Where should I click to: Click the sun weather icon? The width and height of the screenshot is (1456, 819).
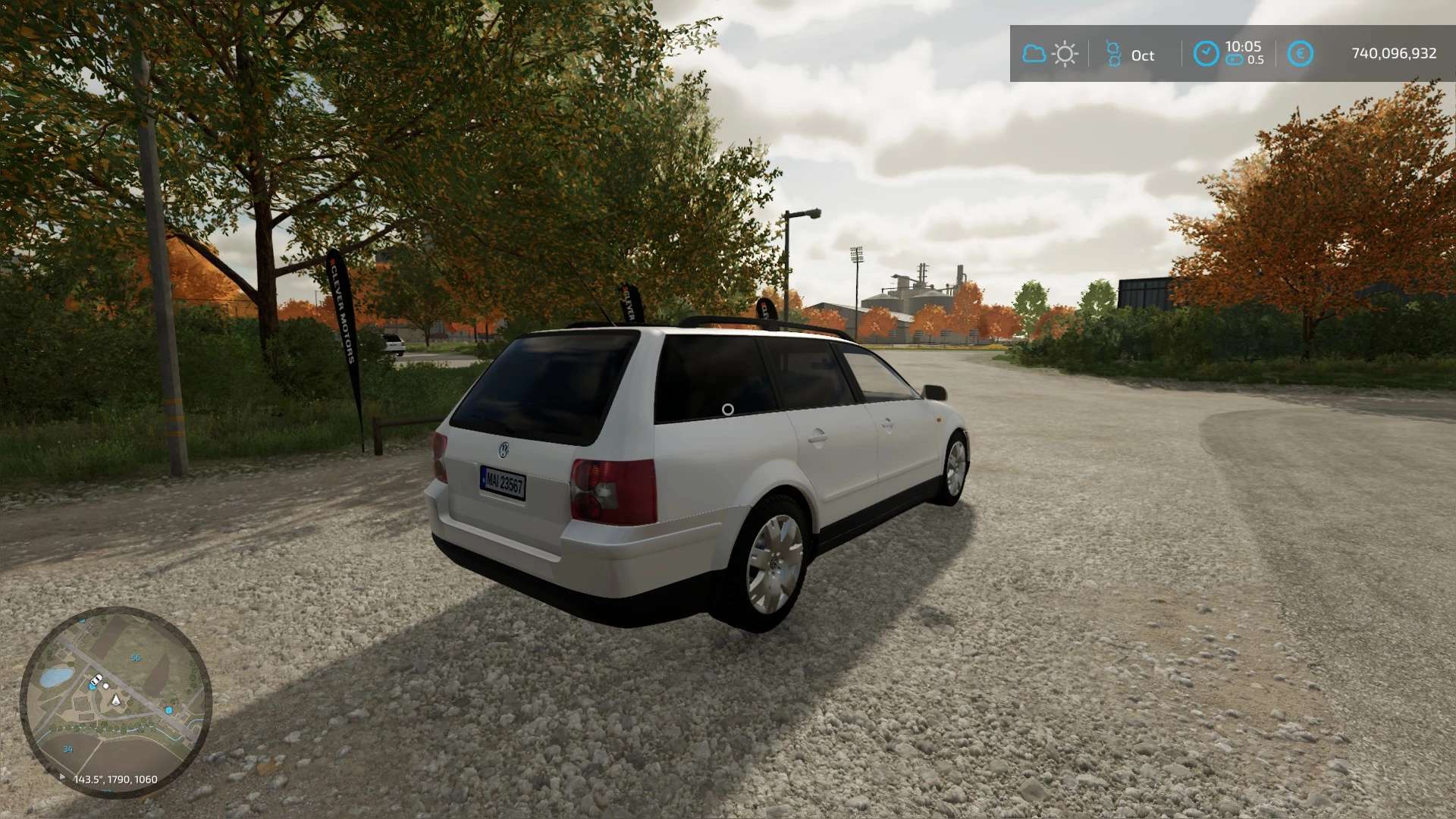[x=1065, y=54]
